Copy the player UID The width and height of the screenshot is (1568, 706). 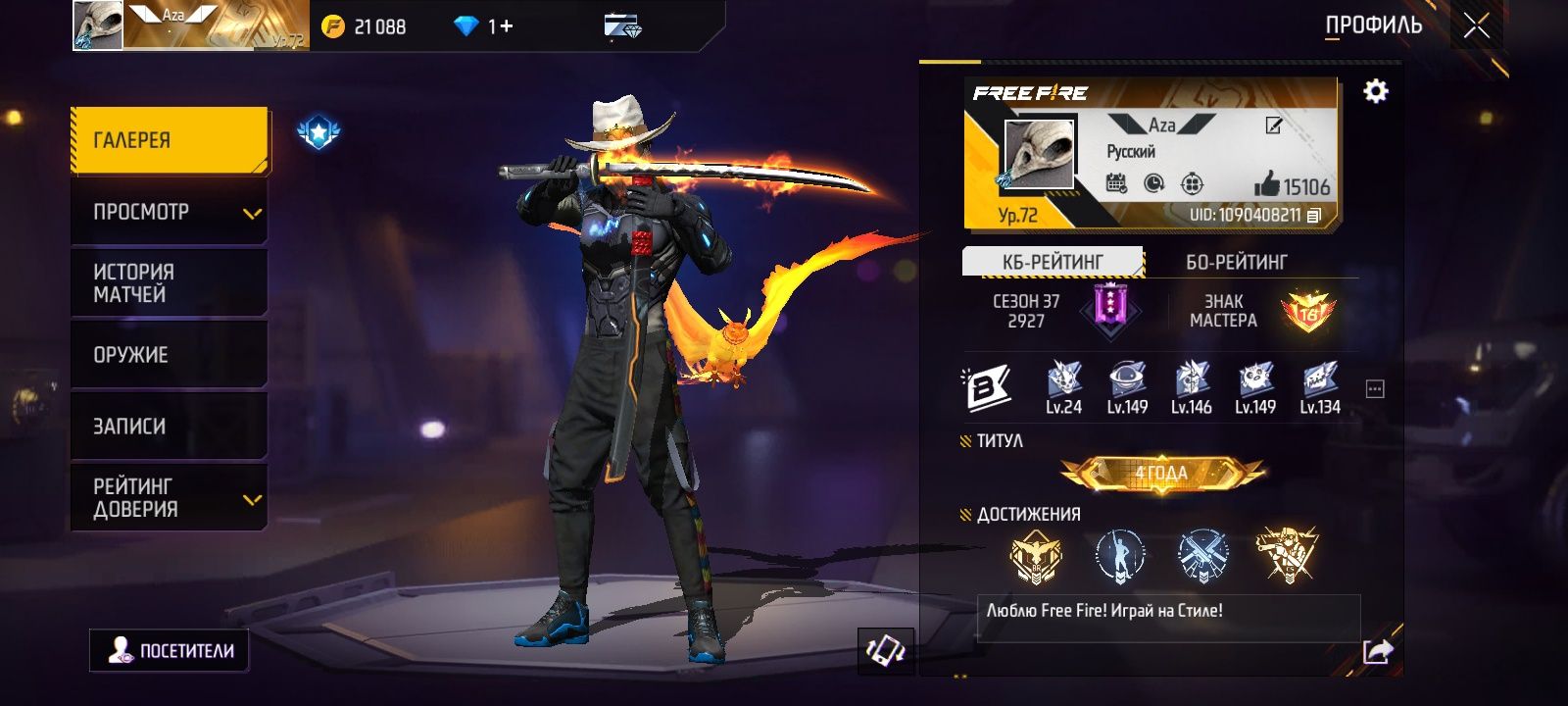click(1314, 215)
